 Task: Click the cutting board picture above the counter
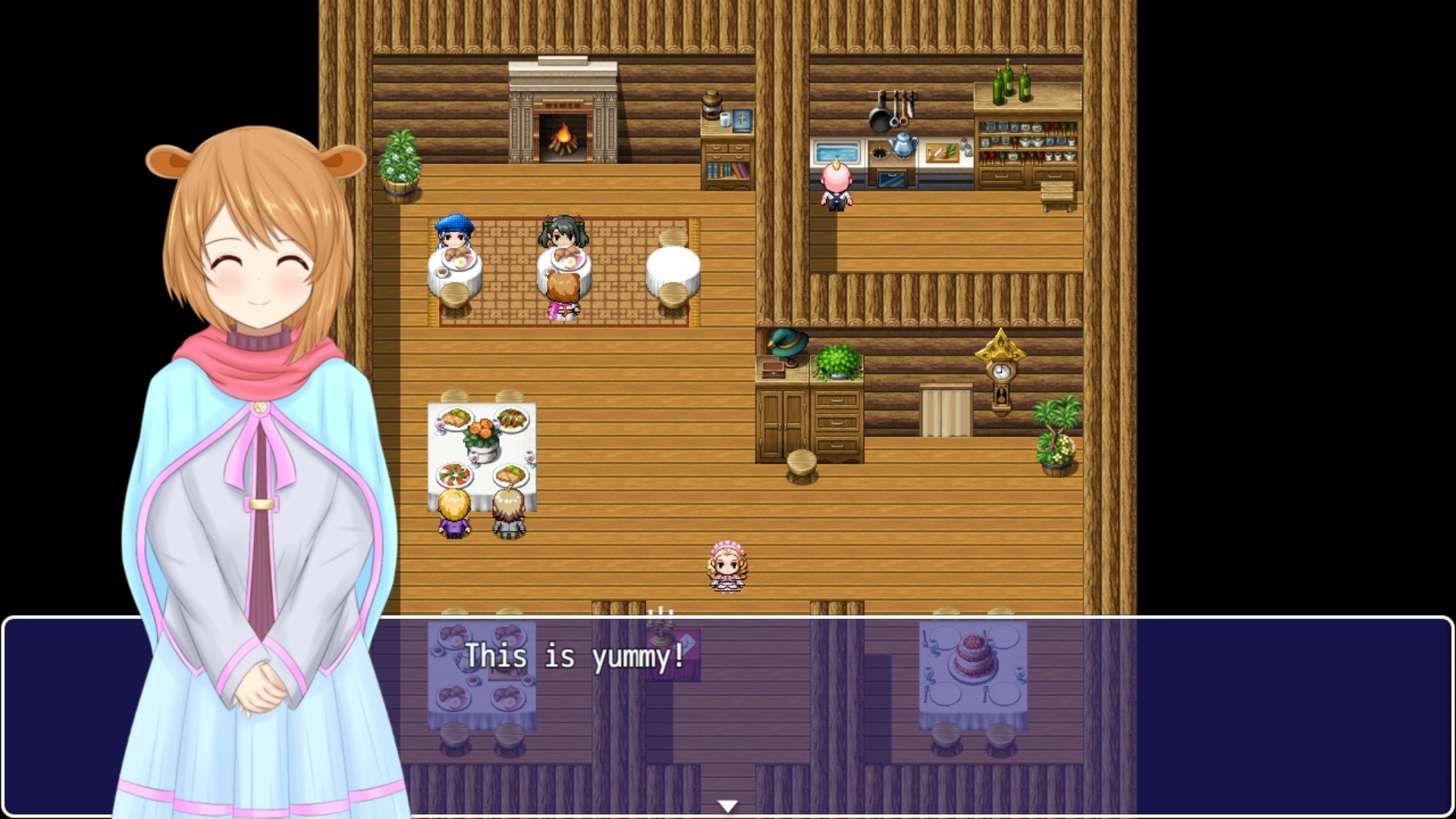[x=943, y=152]
